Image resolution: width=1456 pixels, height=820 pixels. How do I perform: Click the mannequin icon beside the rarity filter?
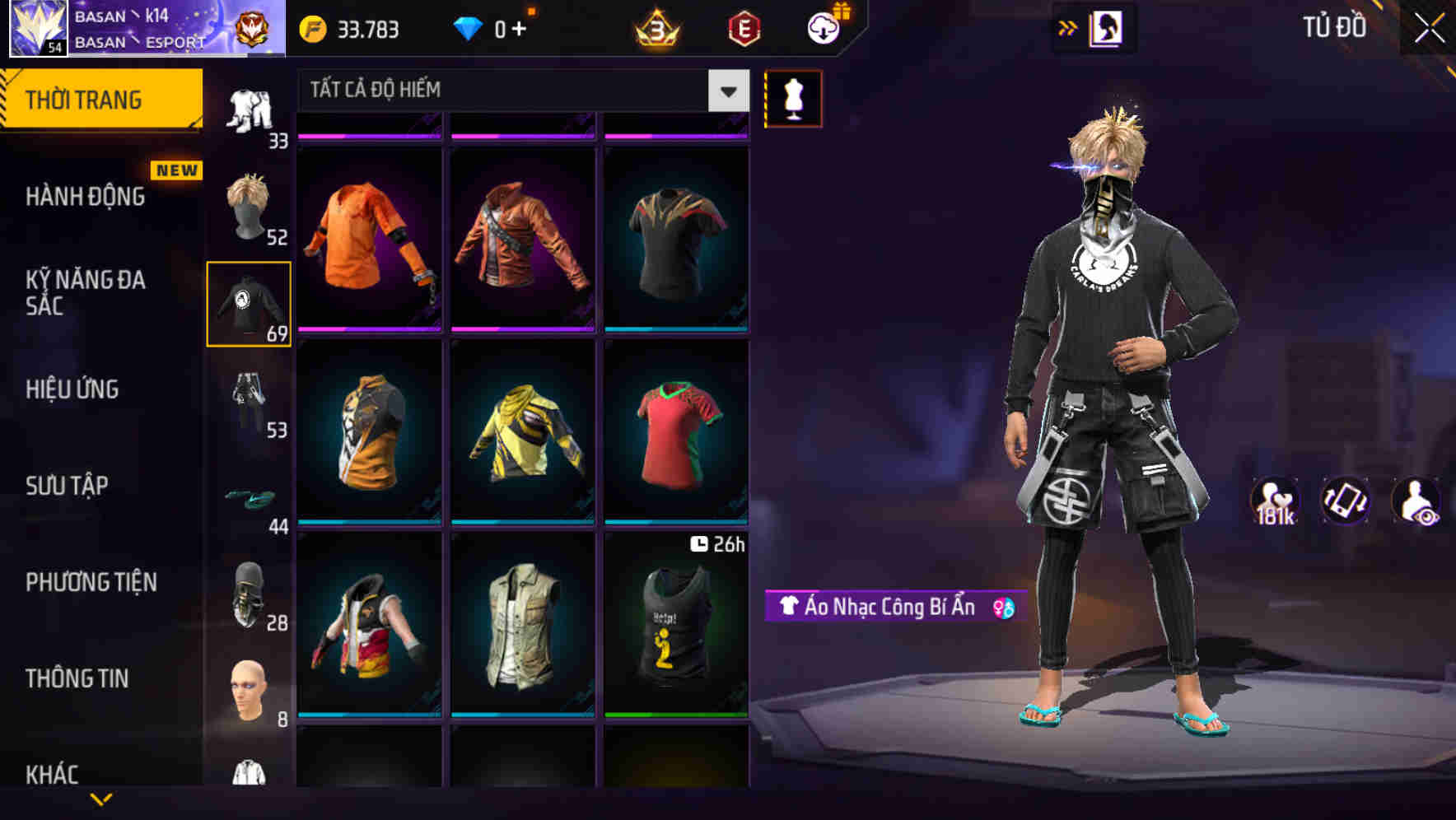[792, 98]
